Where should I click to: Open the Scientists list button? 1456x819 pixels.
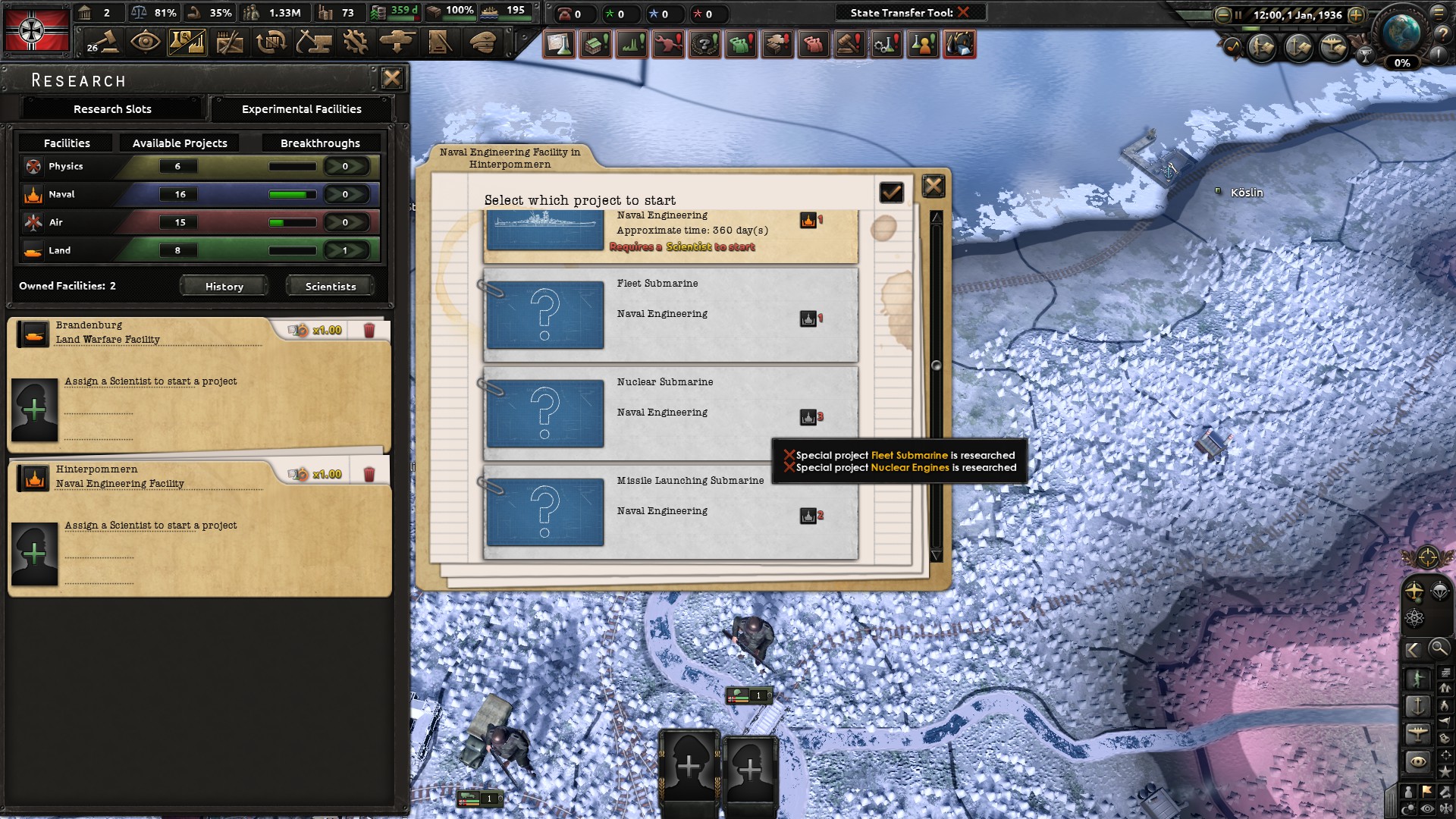pos(329,286)
